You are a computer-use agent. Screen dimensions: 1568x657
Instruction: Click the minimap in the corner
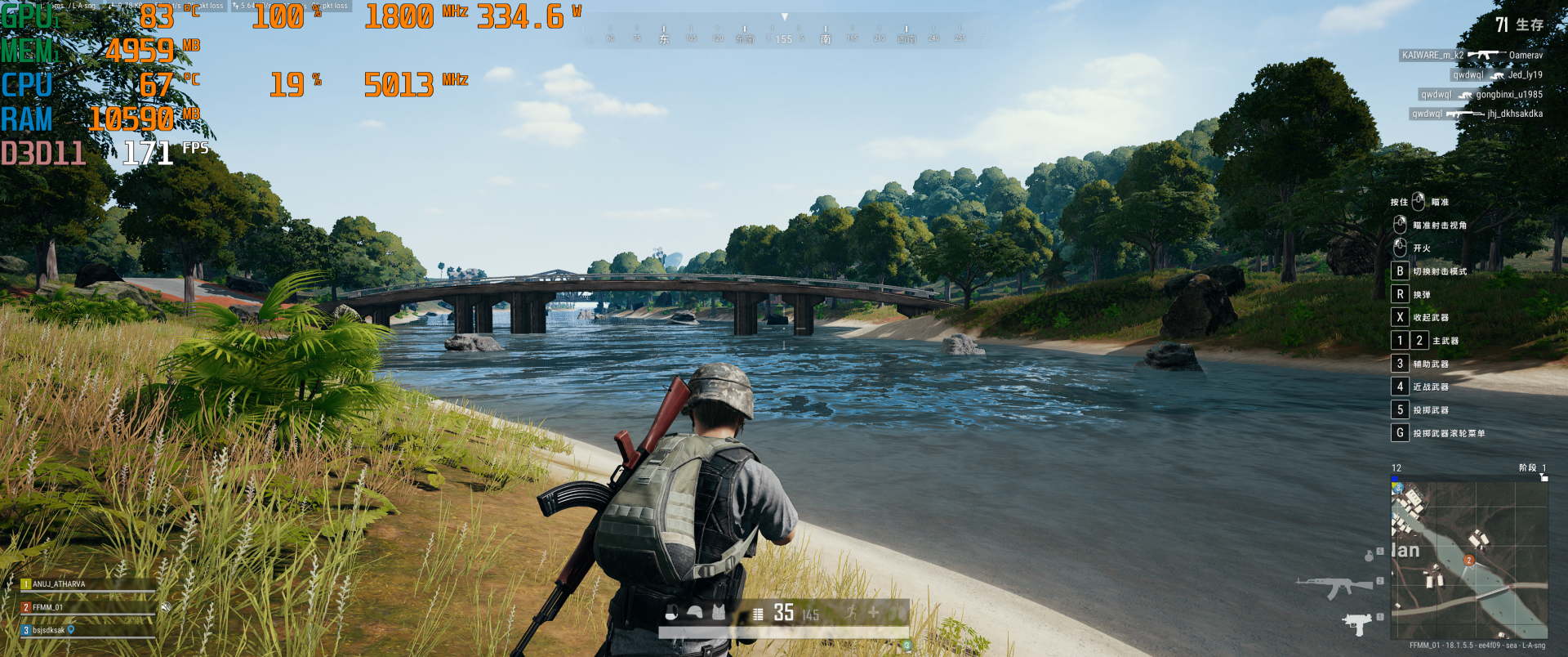click(1469, 558)
